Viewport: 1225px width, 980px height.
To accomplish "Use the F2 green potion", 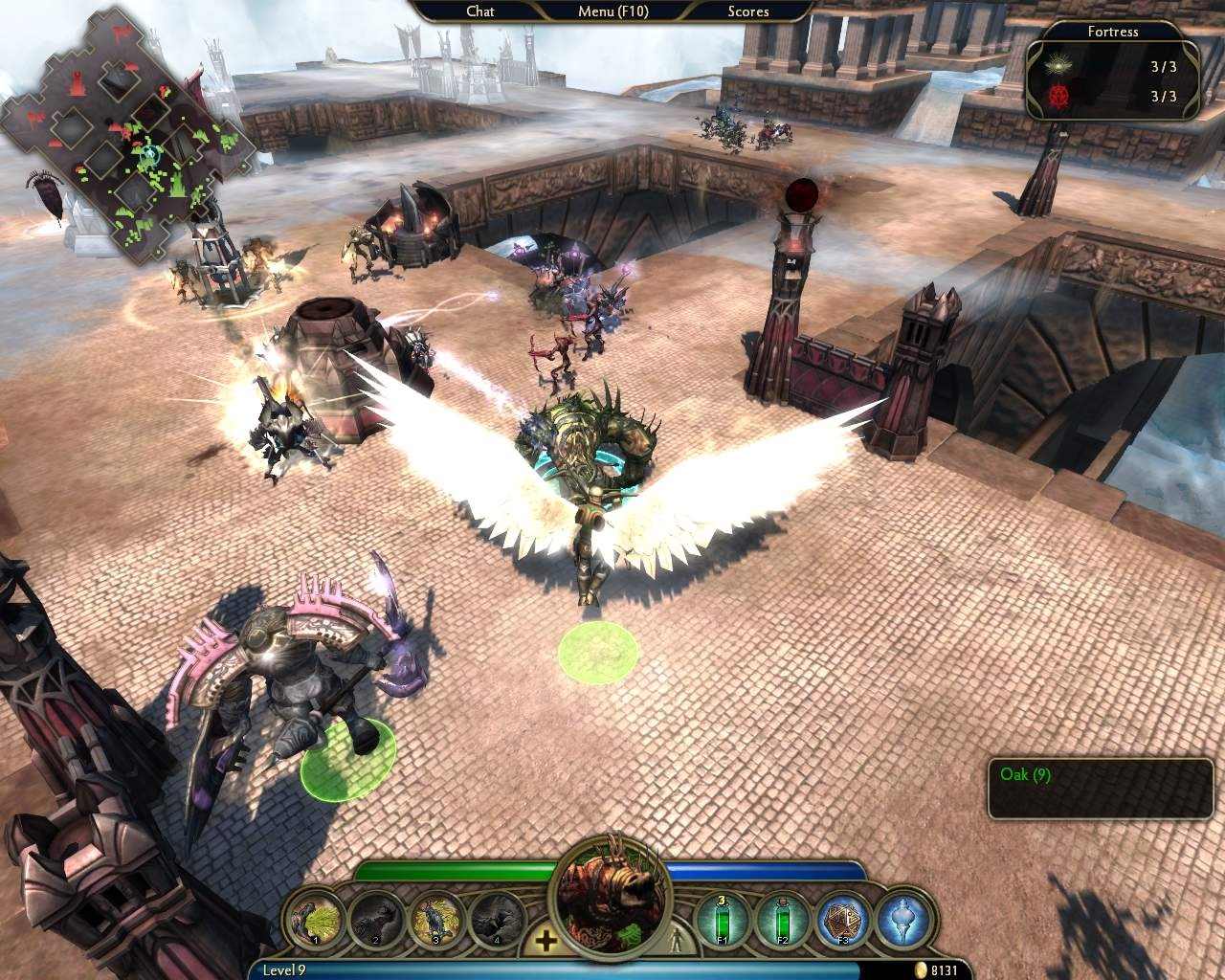I will point(783,921).
